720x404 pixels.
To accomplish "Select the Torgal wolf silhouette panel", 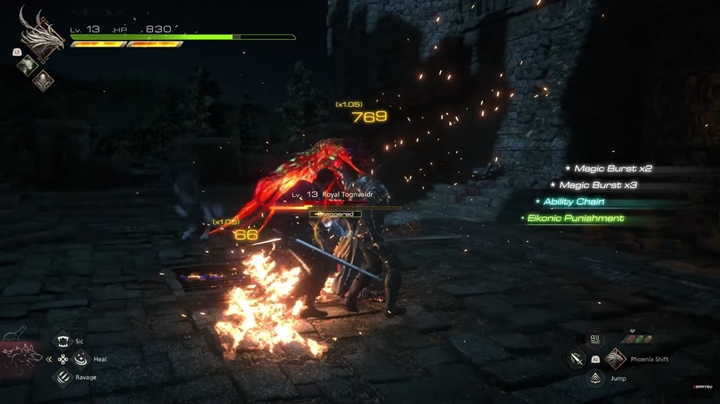I will click(x=20, y=358).
